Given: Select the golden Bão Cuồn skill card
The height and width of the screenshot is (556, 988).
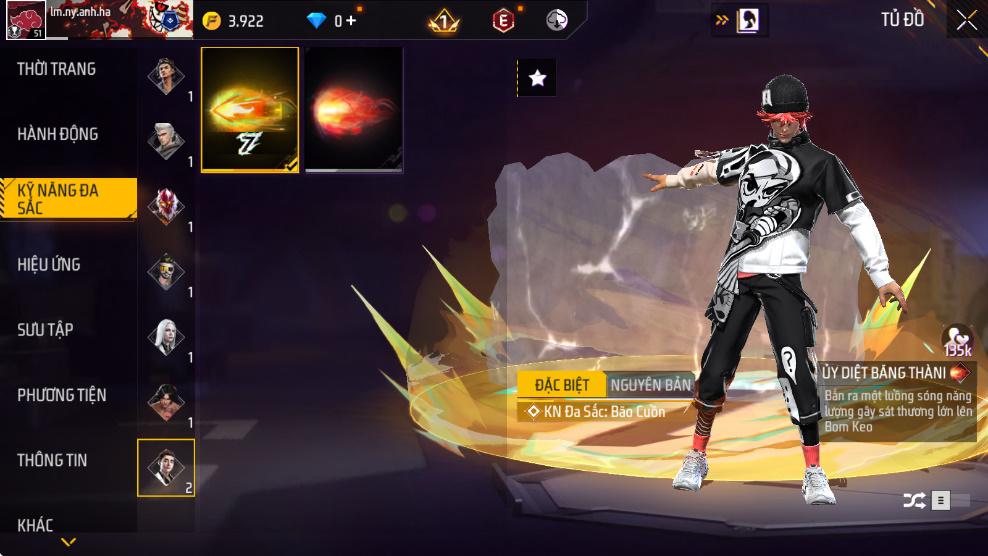Looking at the screenshot, I should pyautogui.click(x=250, y=109).
